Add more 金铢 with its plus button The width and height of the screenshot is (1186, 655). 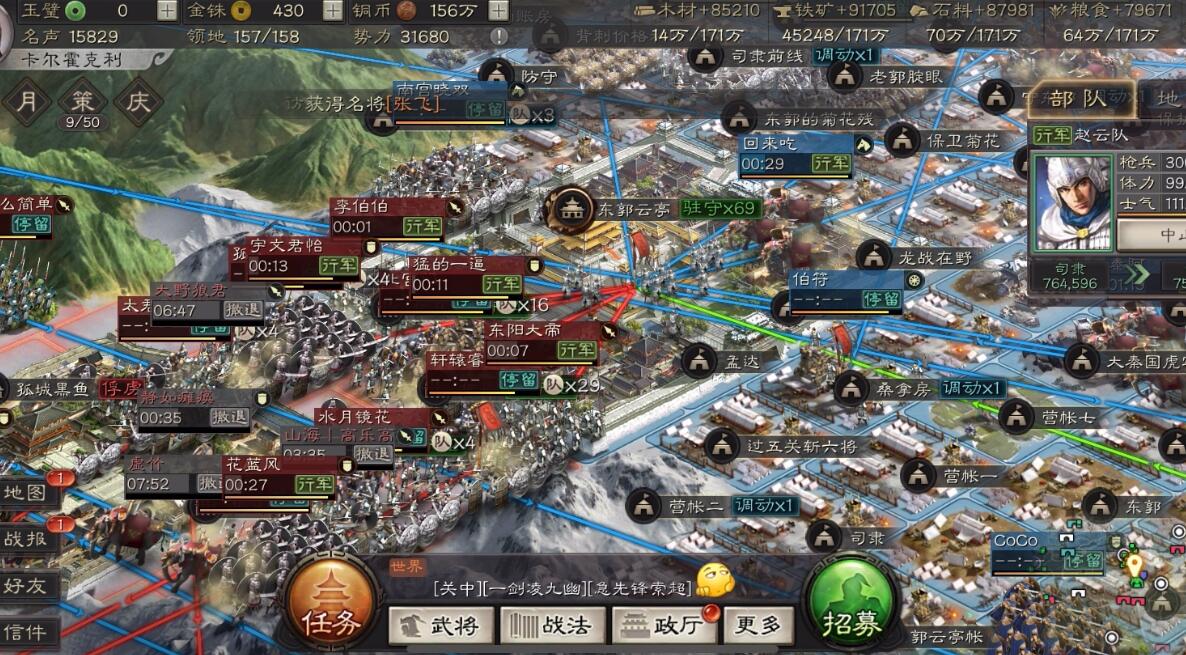click(x=332, y=11)
